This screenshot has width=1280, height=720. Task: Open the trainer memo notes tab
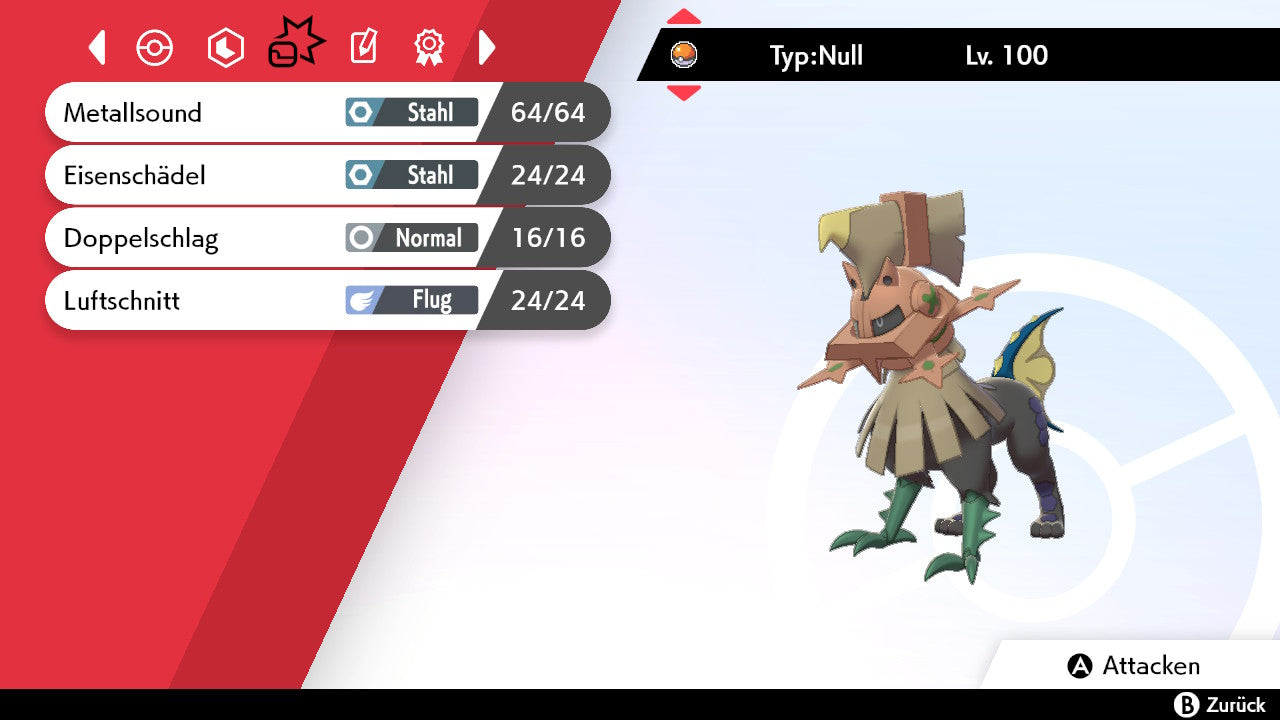[364, 47]
